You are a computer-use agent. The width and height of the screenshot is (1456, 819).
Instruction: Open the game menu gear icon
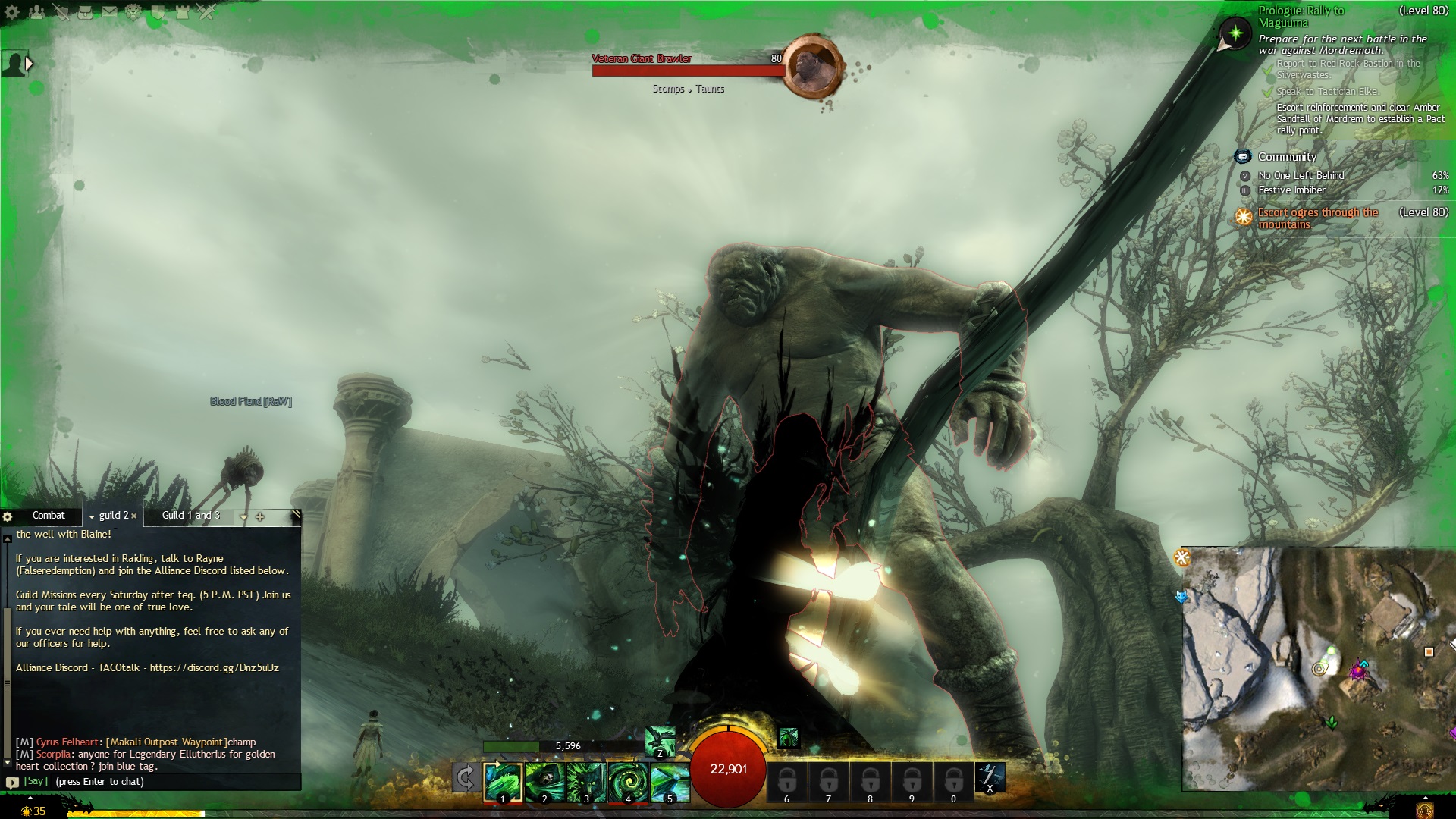pyautogui.click(x=13, y=11)
